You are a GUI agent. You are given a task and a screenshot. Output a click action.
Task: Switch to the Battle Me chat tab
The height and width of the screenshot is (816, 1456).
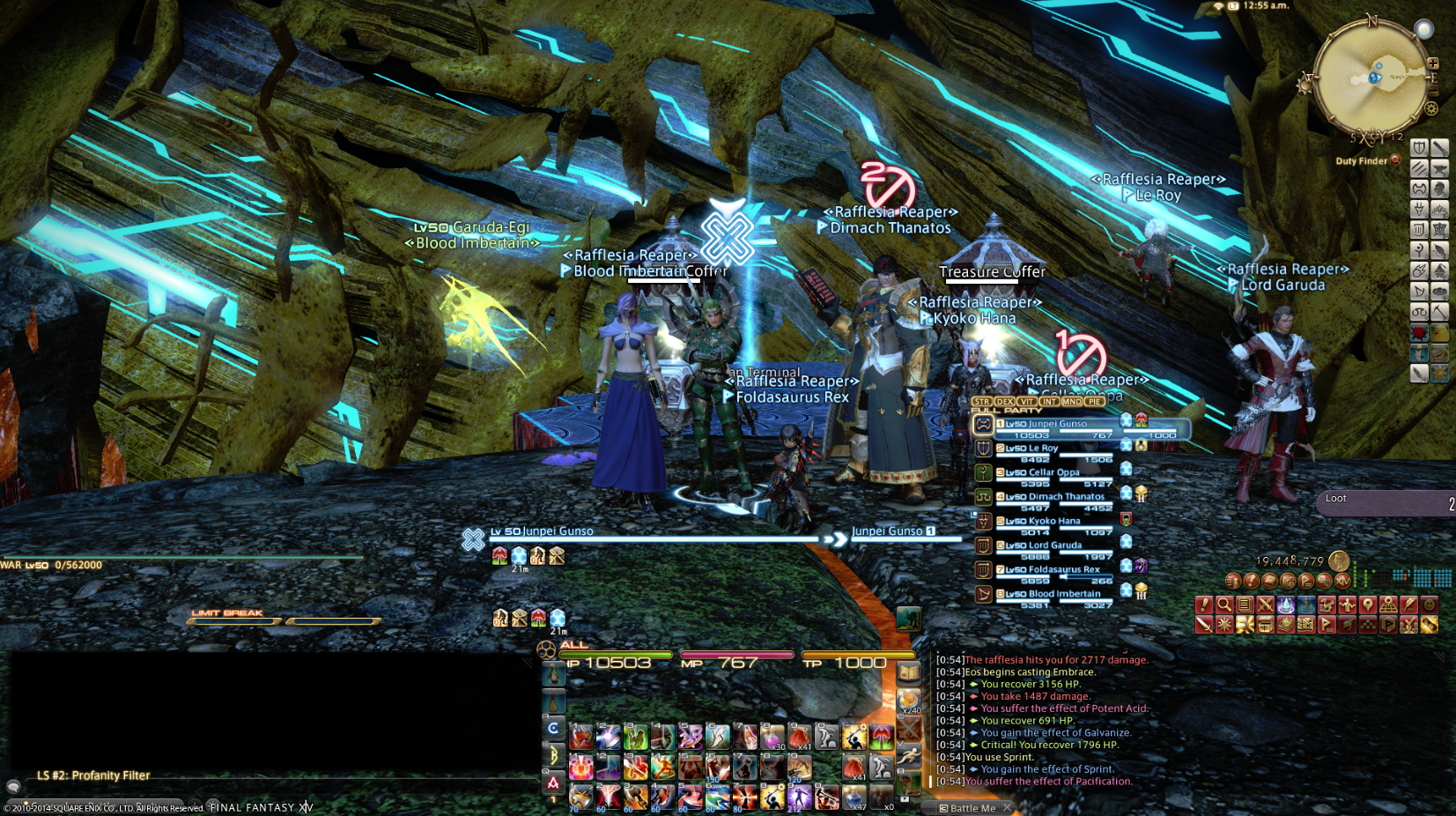coord(967,807)
